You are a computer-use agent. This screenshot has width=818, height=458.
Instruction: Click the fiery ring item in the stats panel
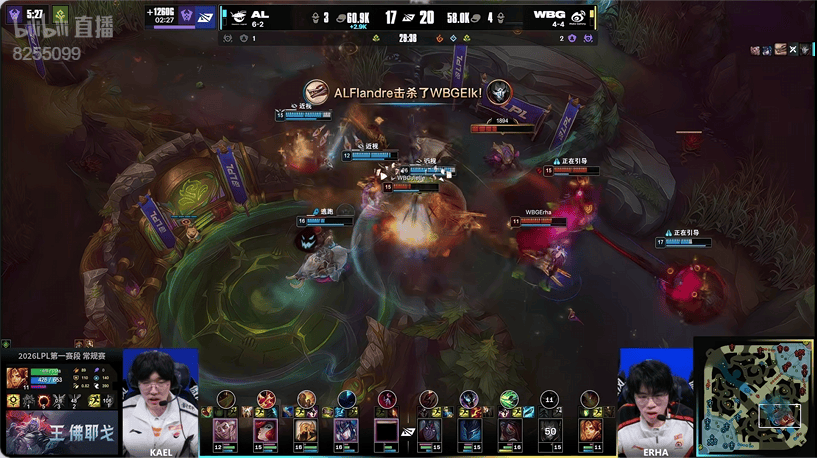[45, 401]
